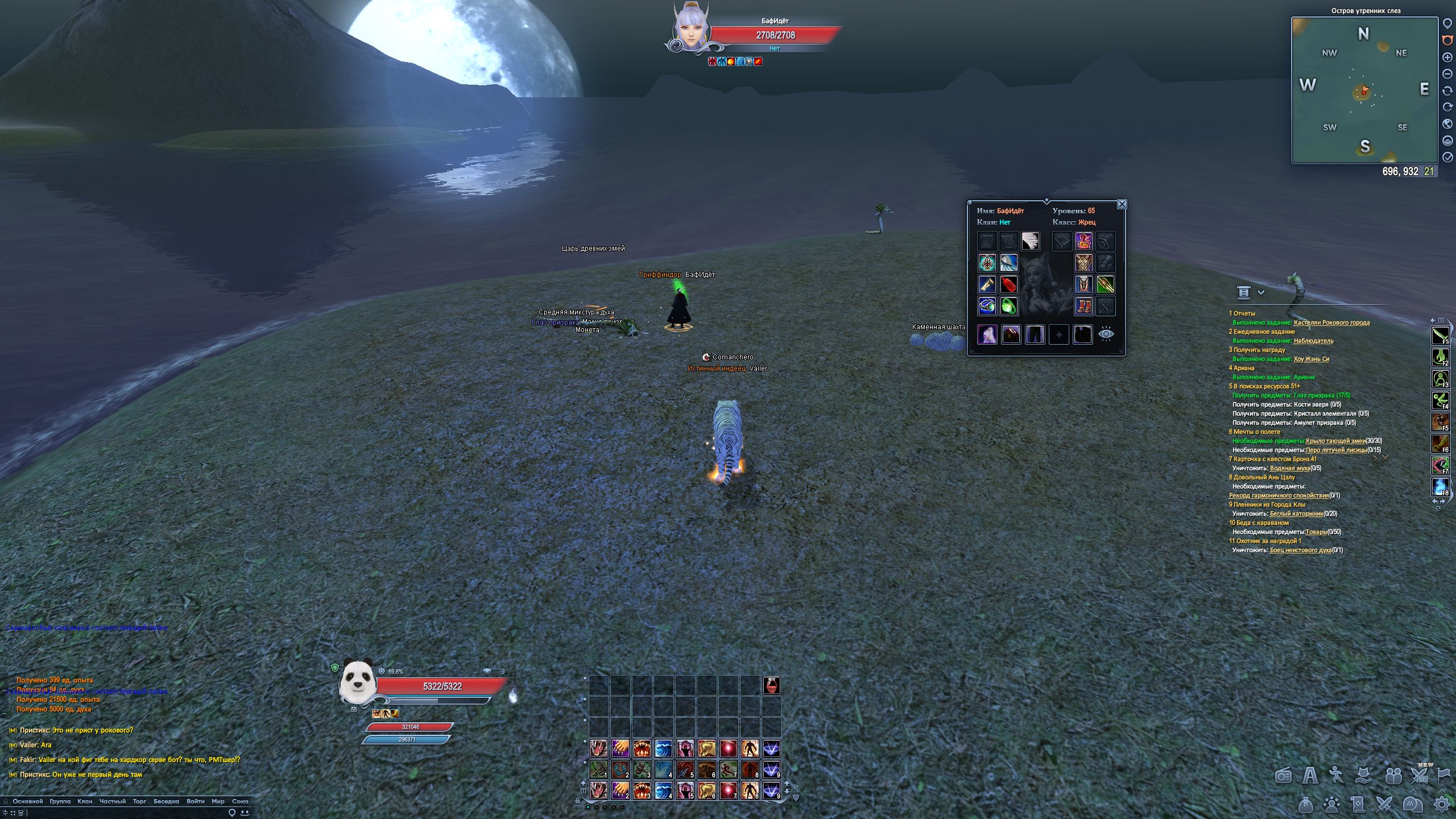The height and width of the screenshot is (819, 1456).
Task: Open the inventory bag
Action: (1306, 804)
